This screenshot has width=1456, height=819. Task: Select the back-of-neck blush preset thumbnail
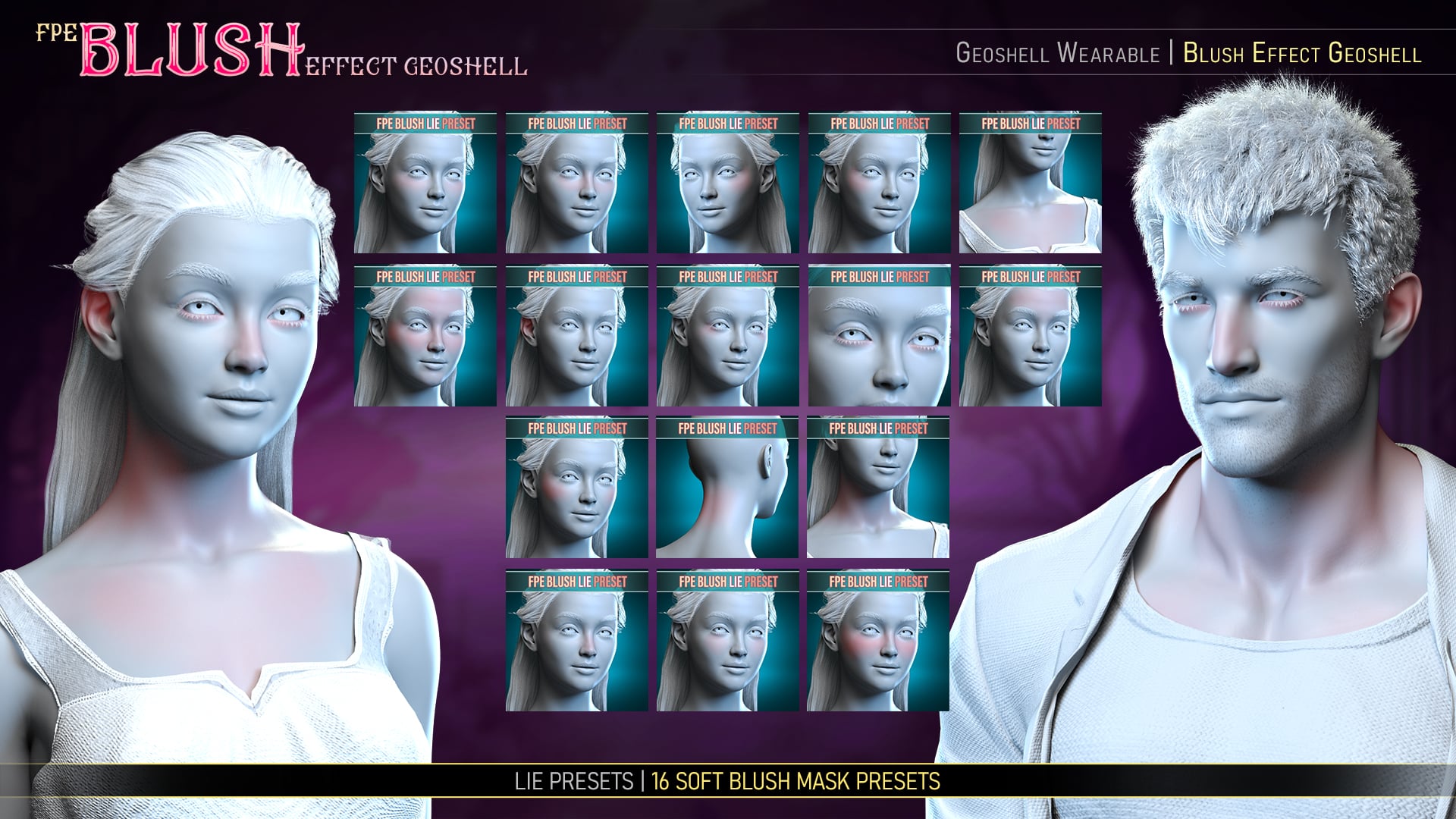[x=727, y=488]
